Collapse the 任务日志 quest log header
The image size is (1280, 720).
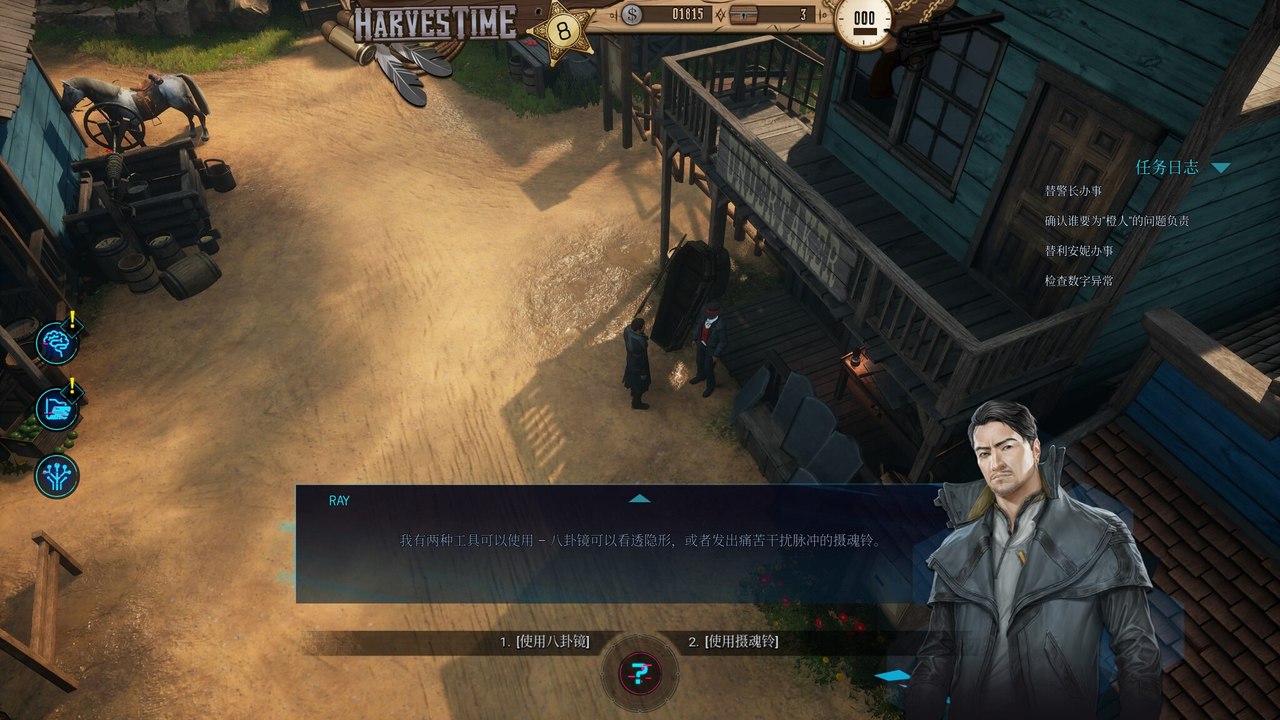[x=1220, y=168]
